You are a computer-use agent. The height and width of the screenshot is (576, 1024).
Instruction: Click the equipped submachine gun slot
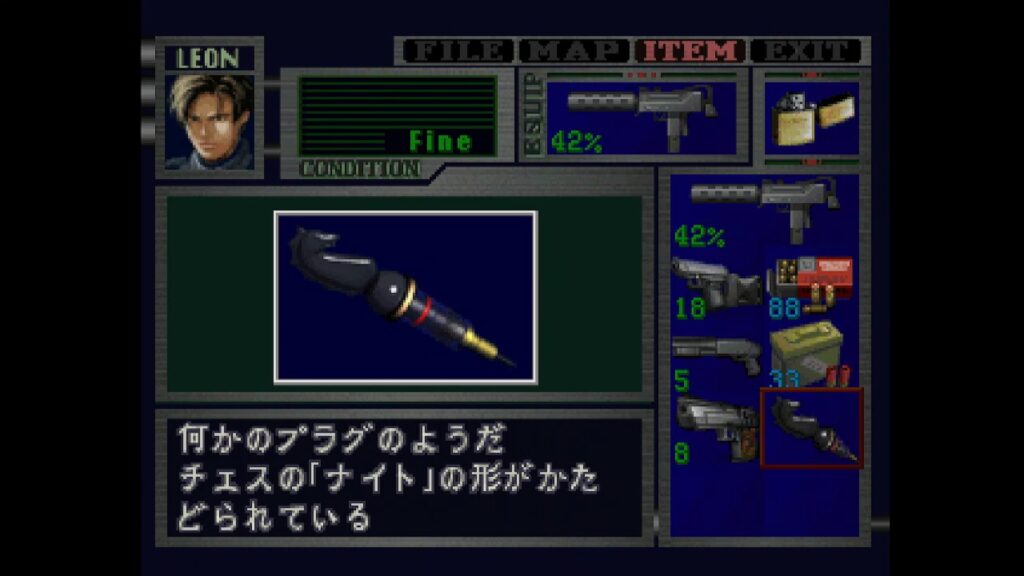[640, 113]
